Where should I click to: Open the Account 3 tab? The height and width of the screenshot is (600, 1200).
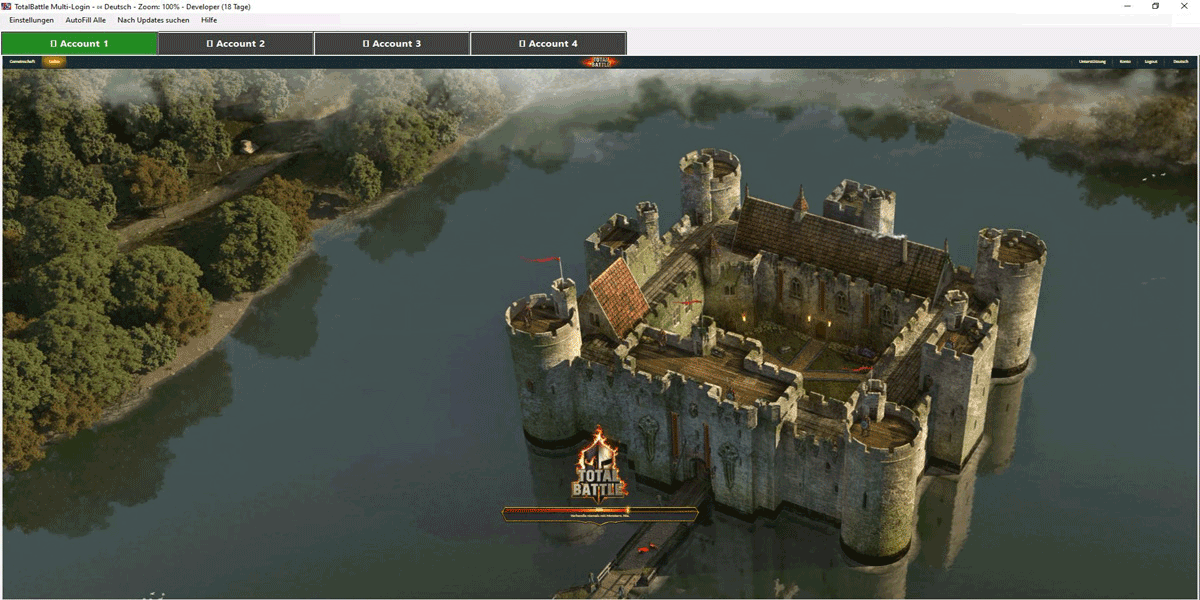tap(392, 44)
